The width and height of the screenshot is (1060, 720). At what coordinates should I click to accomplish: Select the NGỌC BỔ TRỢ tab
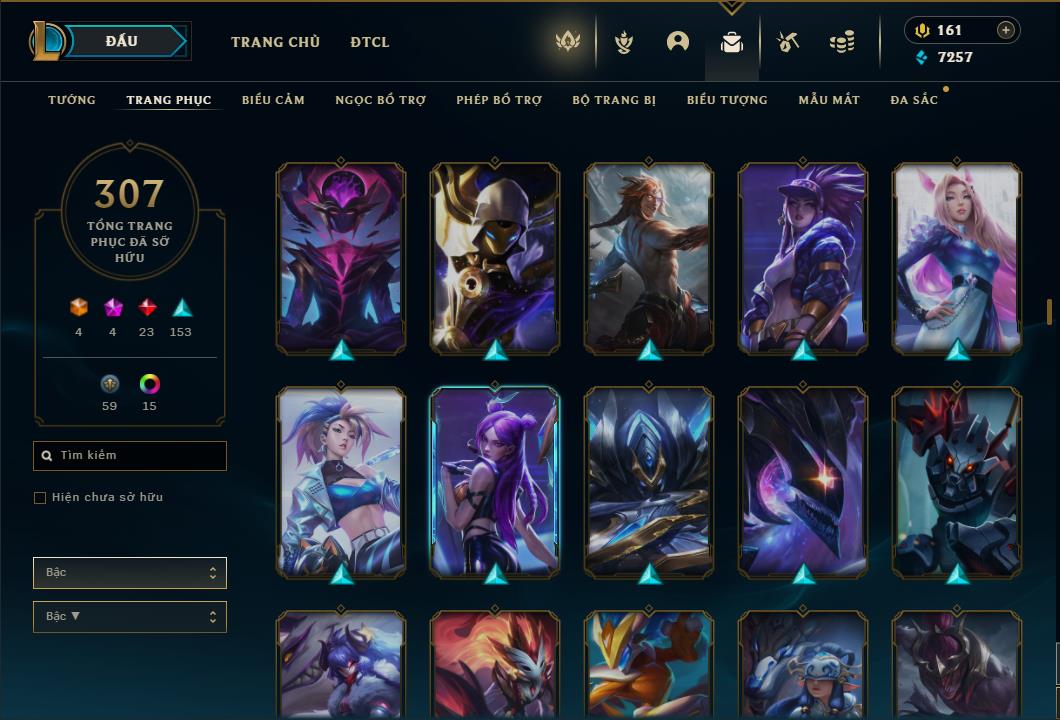[380, 100]
